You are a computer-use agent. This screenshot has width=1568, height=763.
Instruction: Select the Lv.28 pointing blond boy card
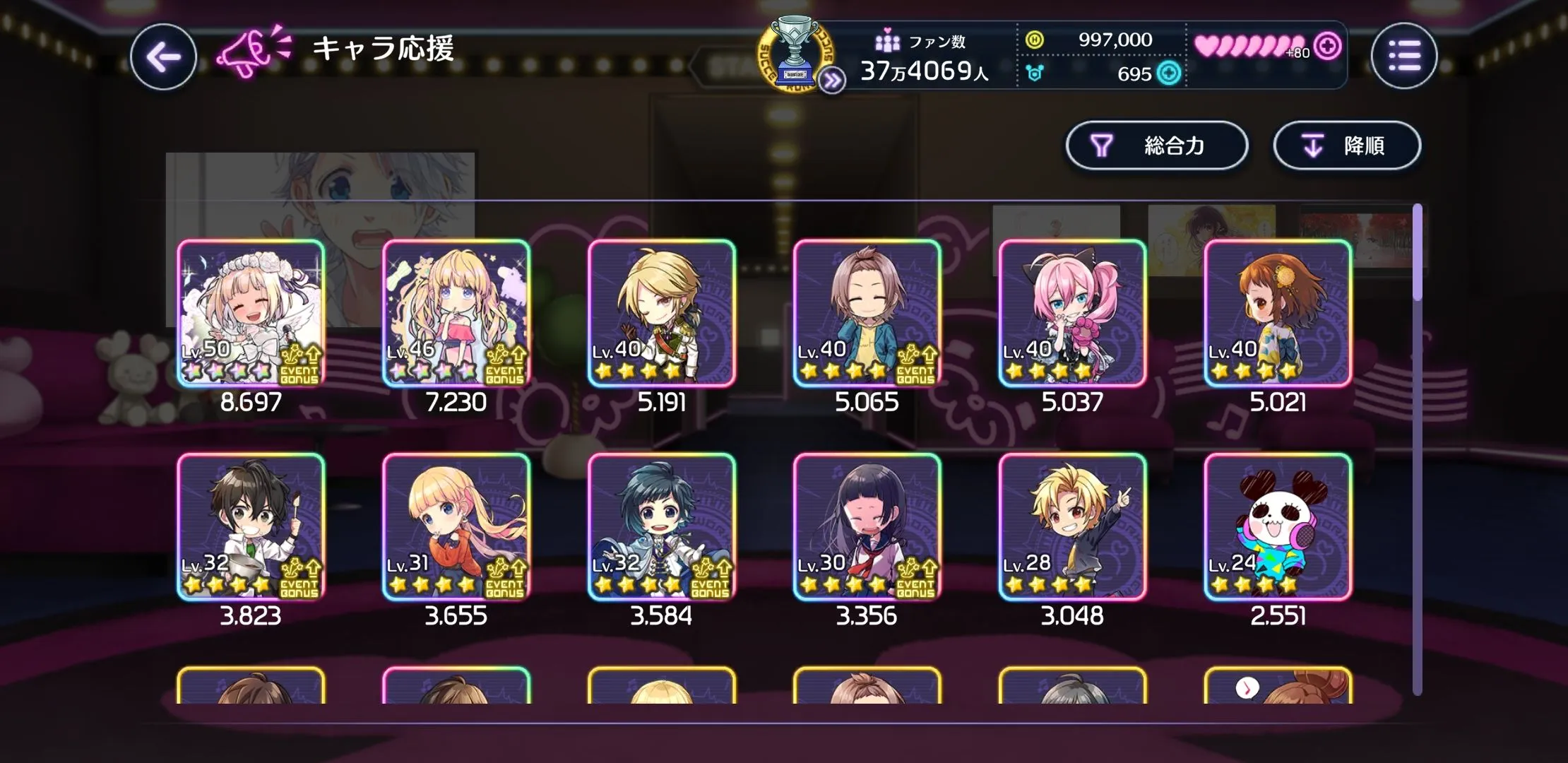[x=1072, y=527]
